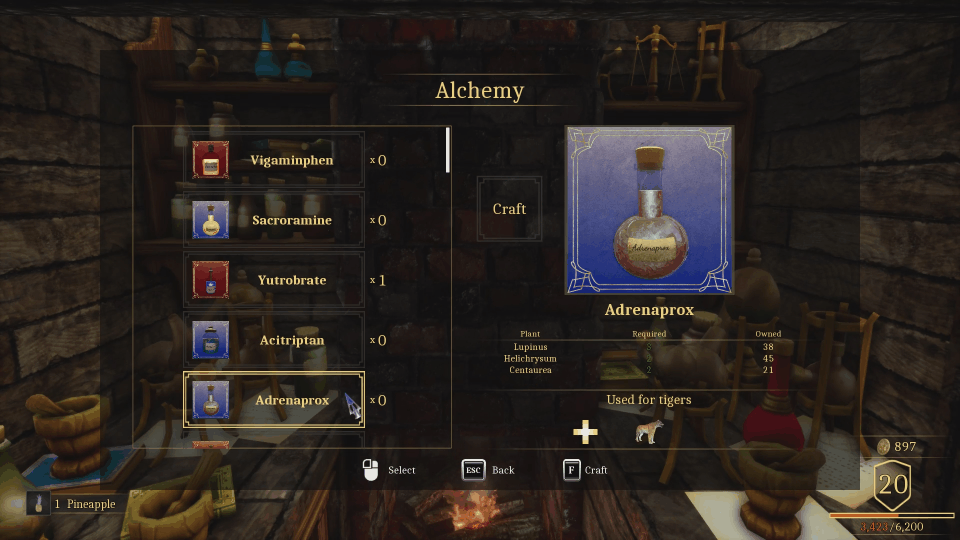Image resolution: width=960 pixels, height=540 pixels.
Task: Hit the Craft button beside the list
Action: coord(509,209)
